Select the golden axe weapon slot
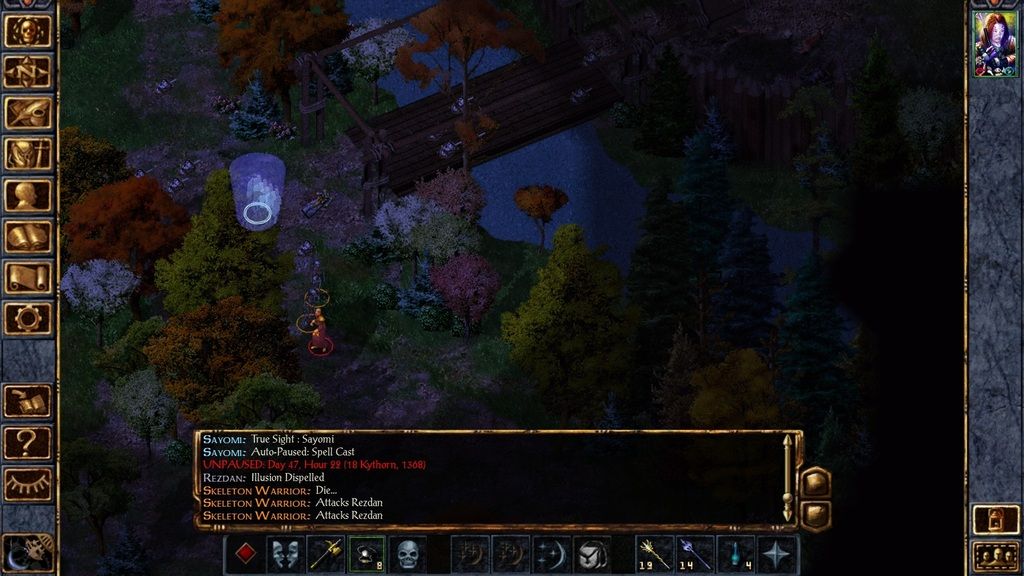 pos(326,553)
